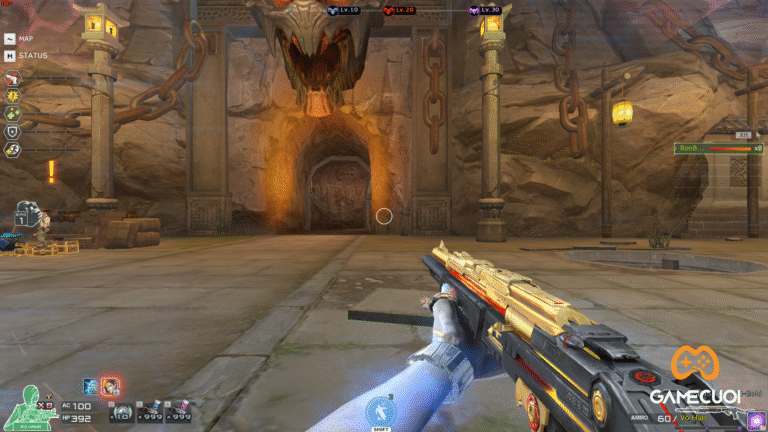
Task: Activate the blue lightning skill icon
Action: point(89,386)
